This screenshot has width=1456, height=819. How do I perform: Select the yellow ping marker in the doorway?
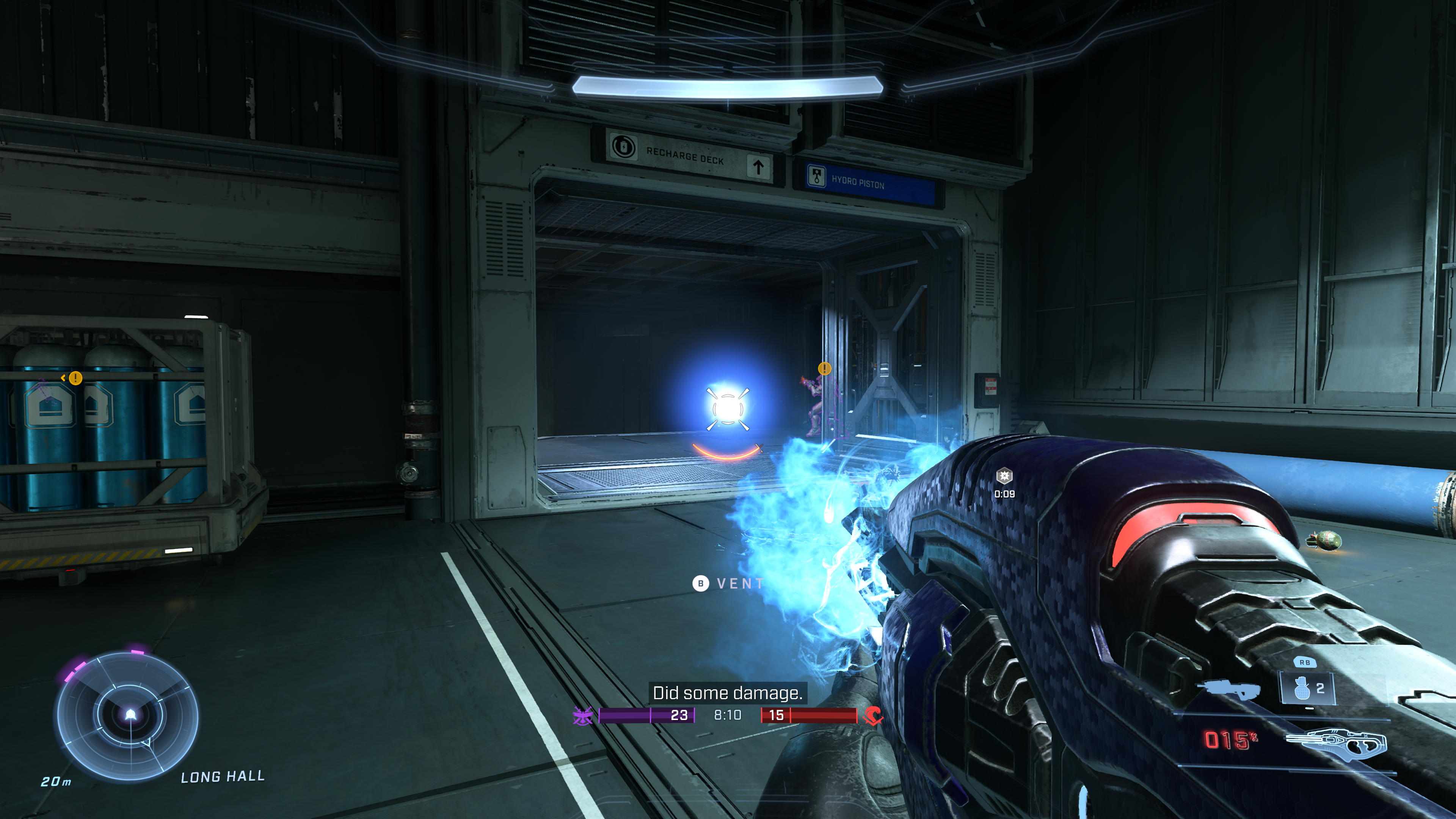[x=825, y=369]
